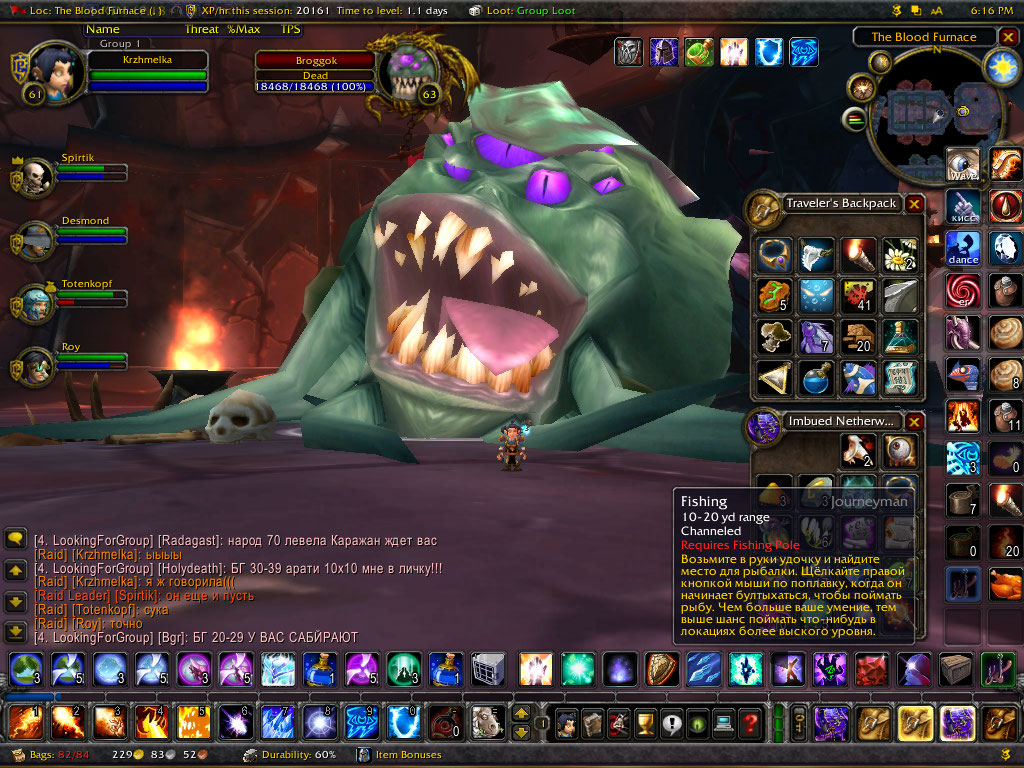Use the Wave emote button
This screenshot has width=1024, height=768.
click(x=964, y=165)
